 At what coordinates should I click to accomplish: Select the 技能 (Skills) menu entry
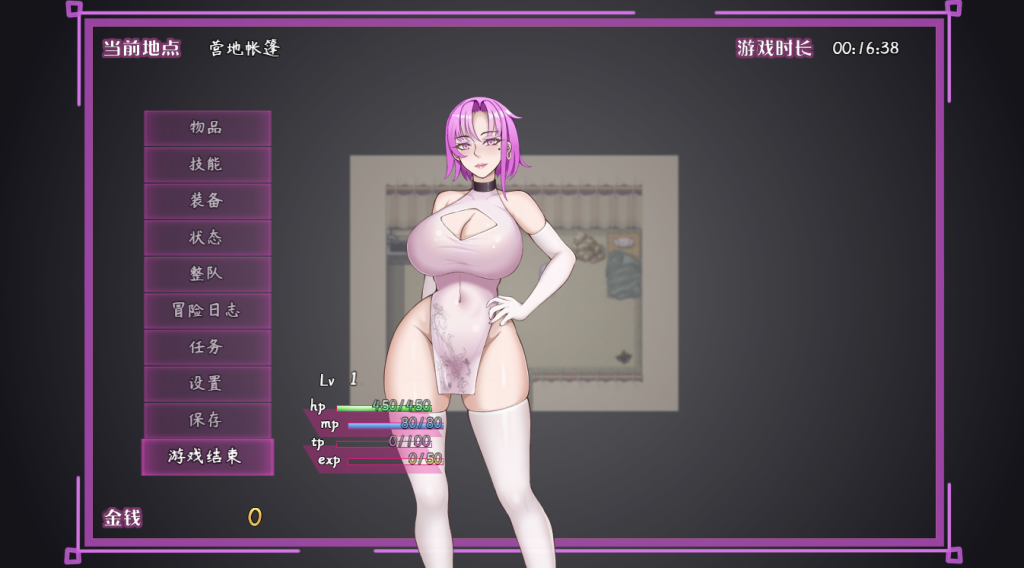207,164
